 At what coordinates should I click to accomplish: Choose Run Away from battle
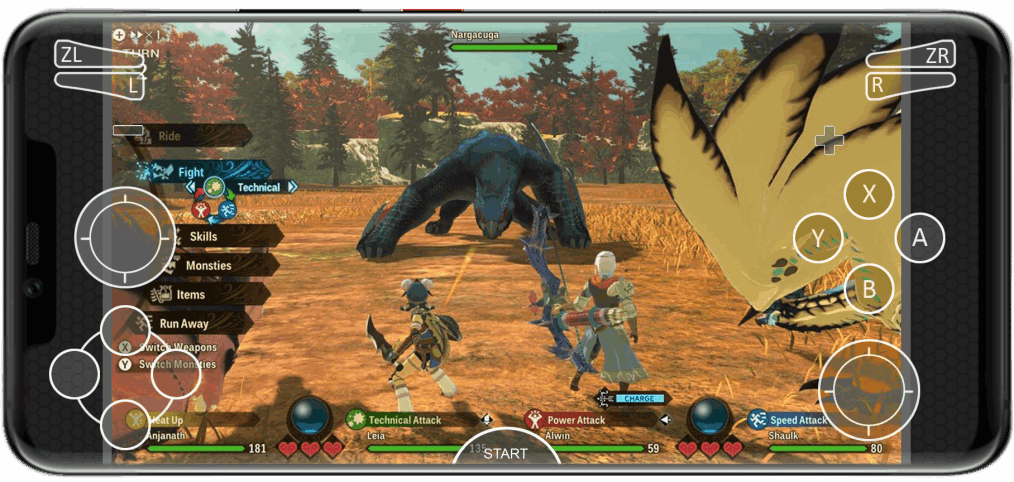184,324
